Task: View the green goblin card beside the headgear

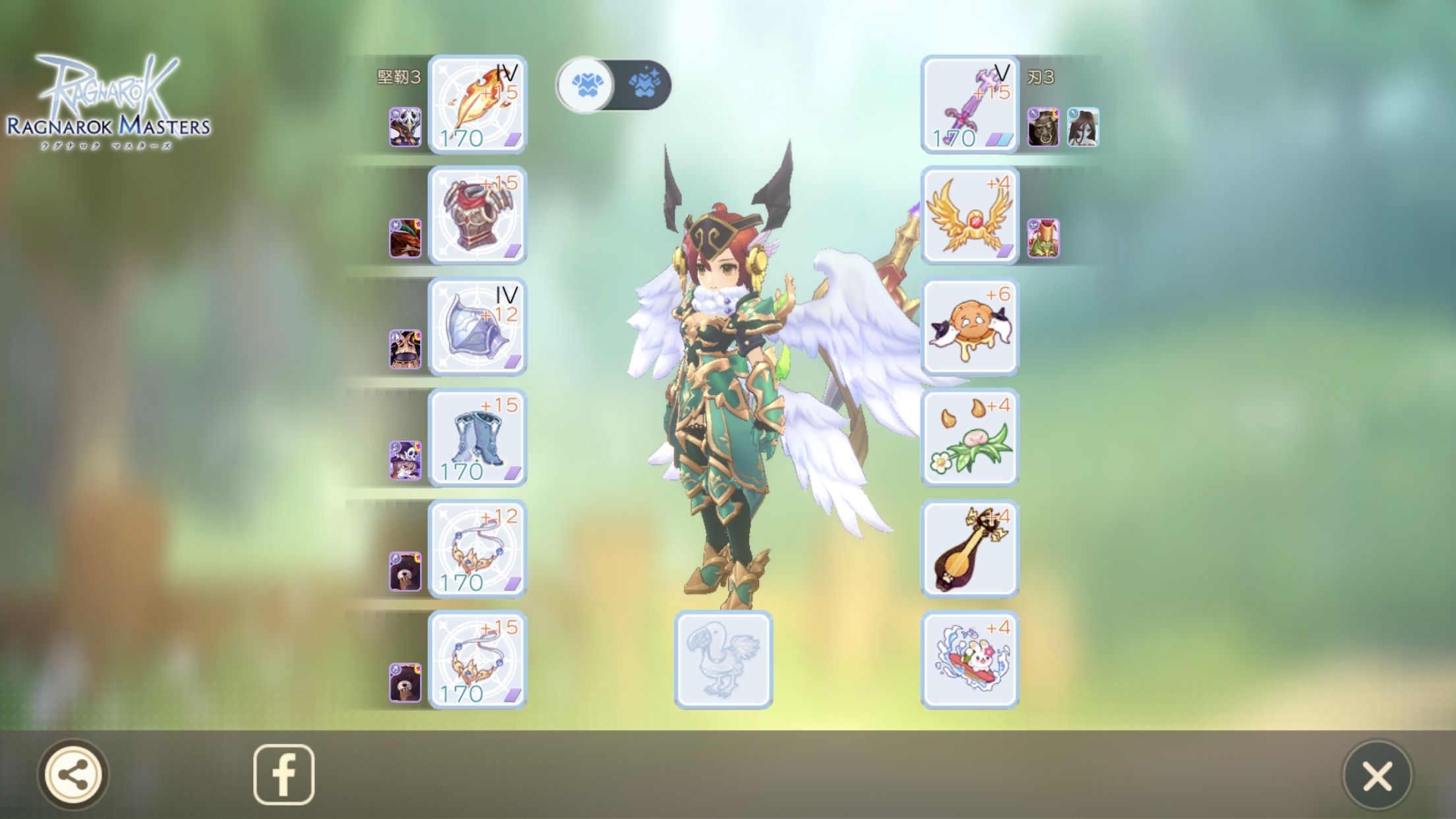Action: point(1043,238)
